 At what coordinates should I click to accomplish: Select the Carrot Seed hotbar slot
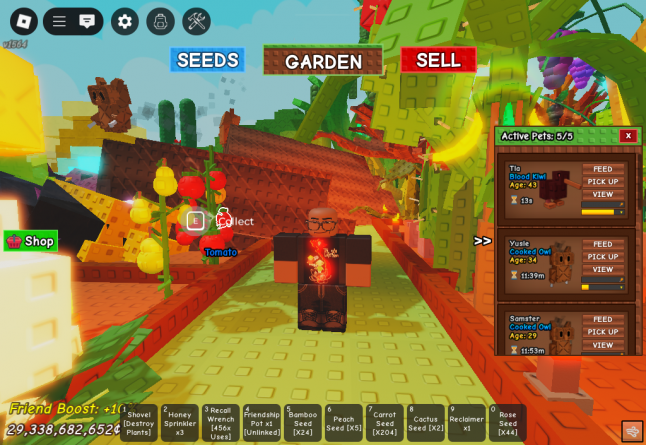pos(385,423)
